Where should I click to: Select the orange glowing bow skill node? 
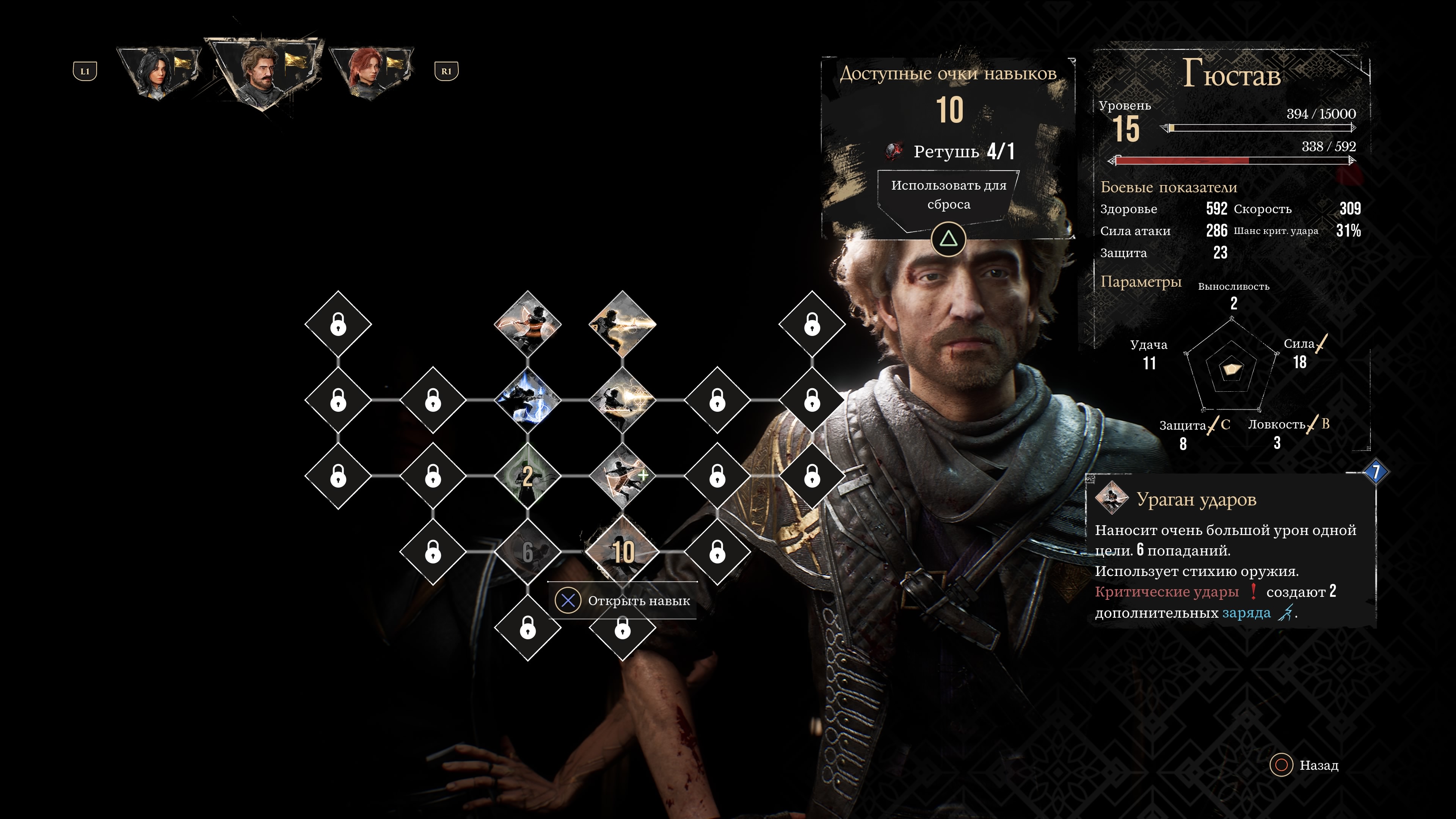pyautogui.click(x=527, y=324)
